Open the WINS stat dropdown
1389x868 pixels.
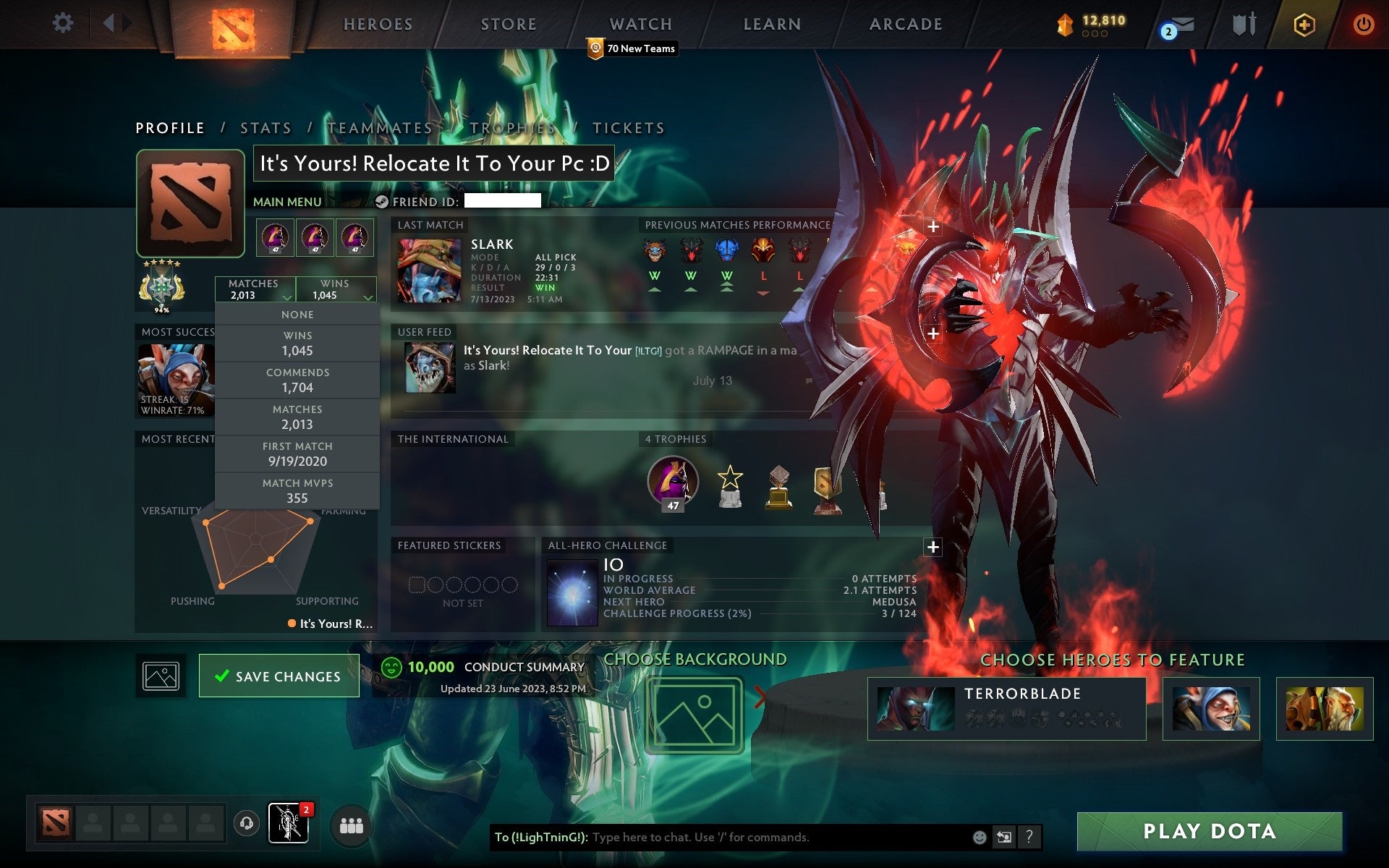[336, 289]
